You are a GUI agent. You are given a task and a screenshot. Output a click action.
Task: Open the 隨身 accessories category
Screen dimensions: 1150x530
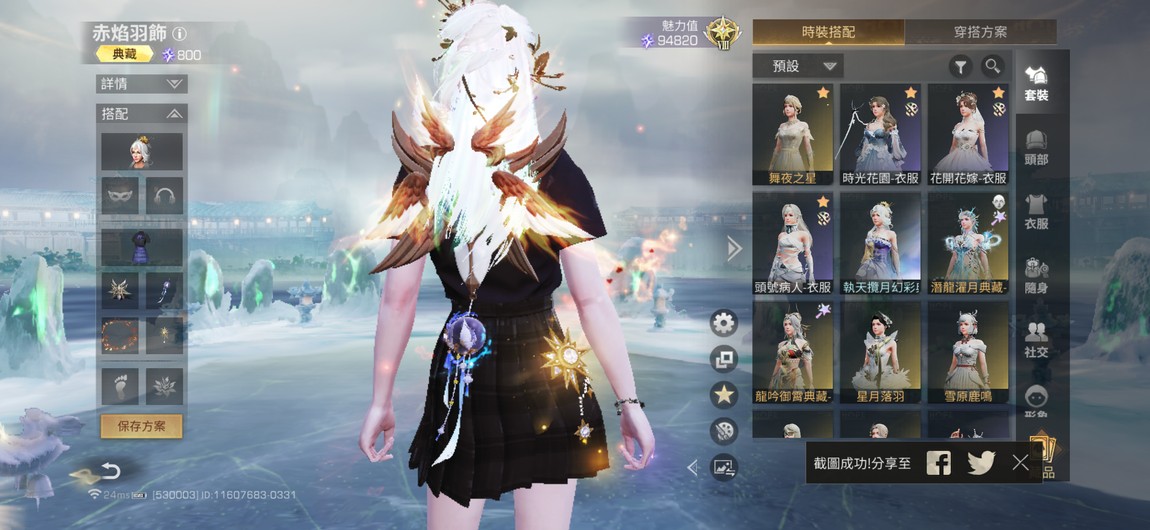[1036, 275]
